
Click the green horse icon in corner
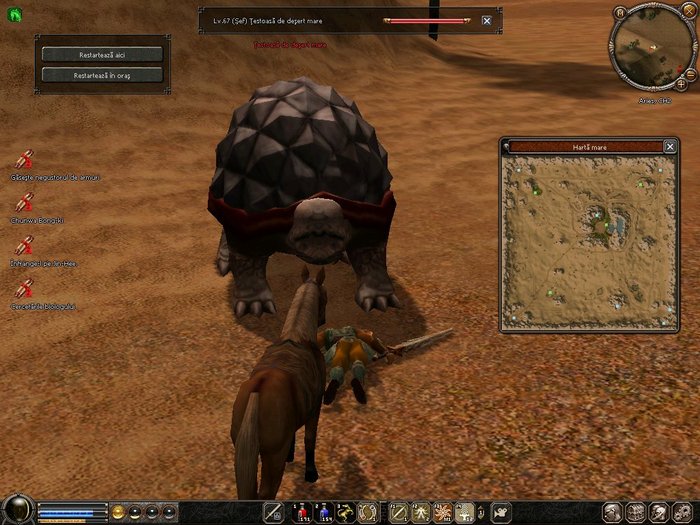[9, 13]
